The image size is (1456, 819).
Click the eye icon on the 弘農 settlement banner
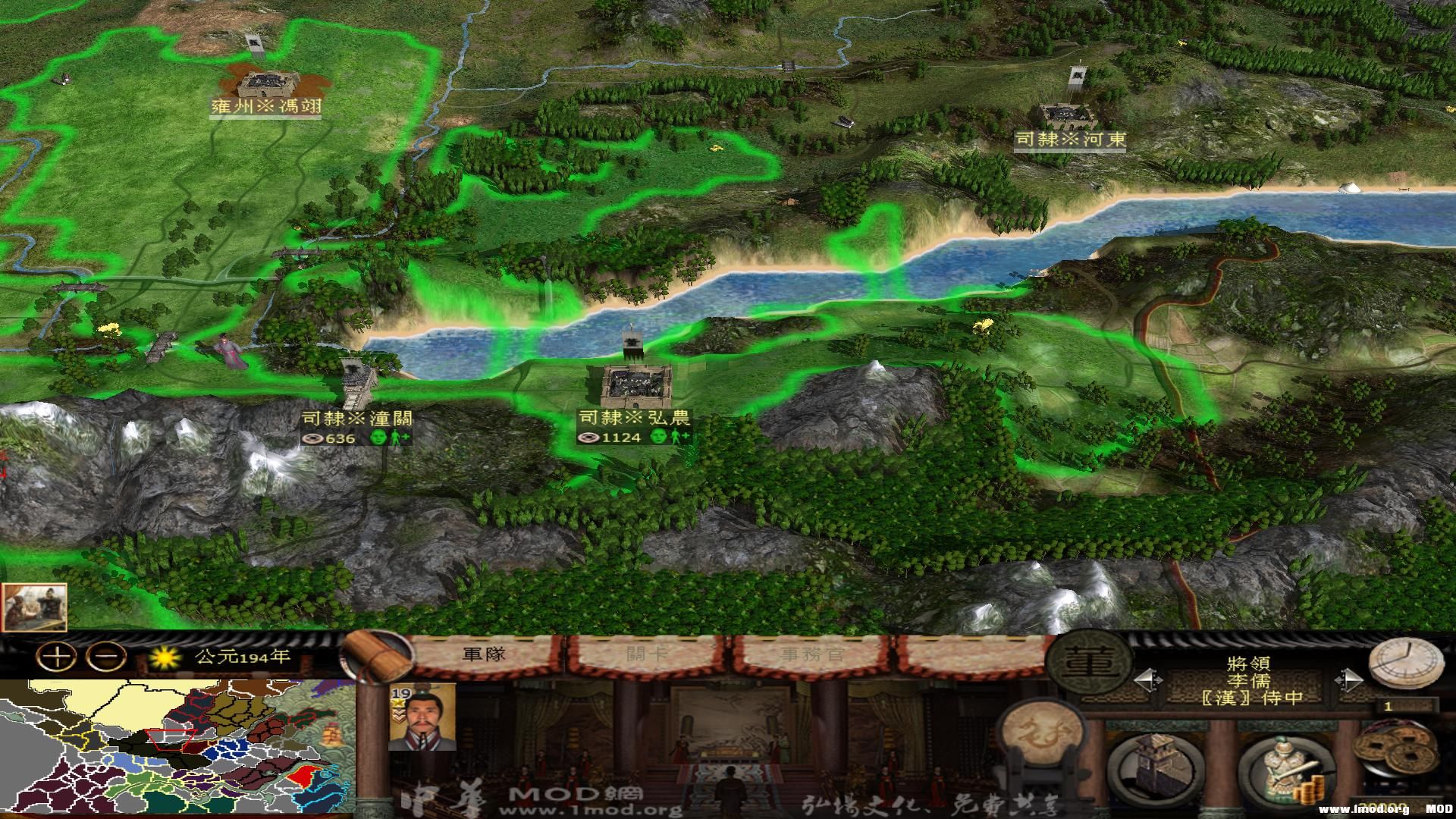click(x=590, y=438)
